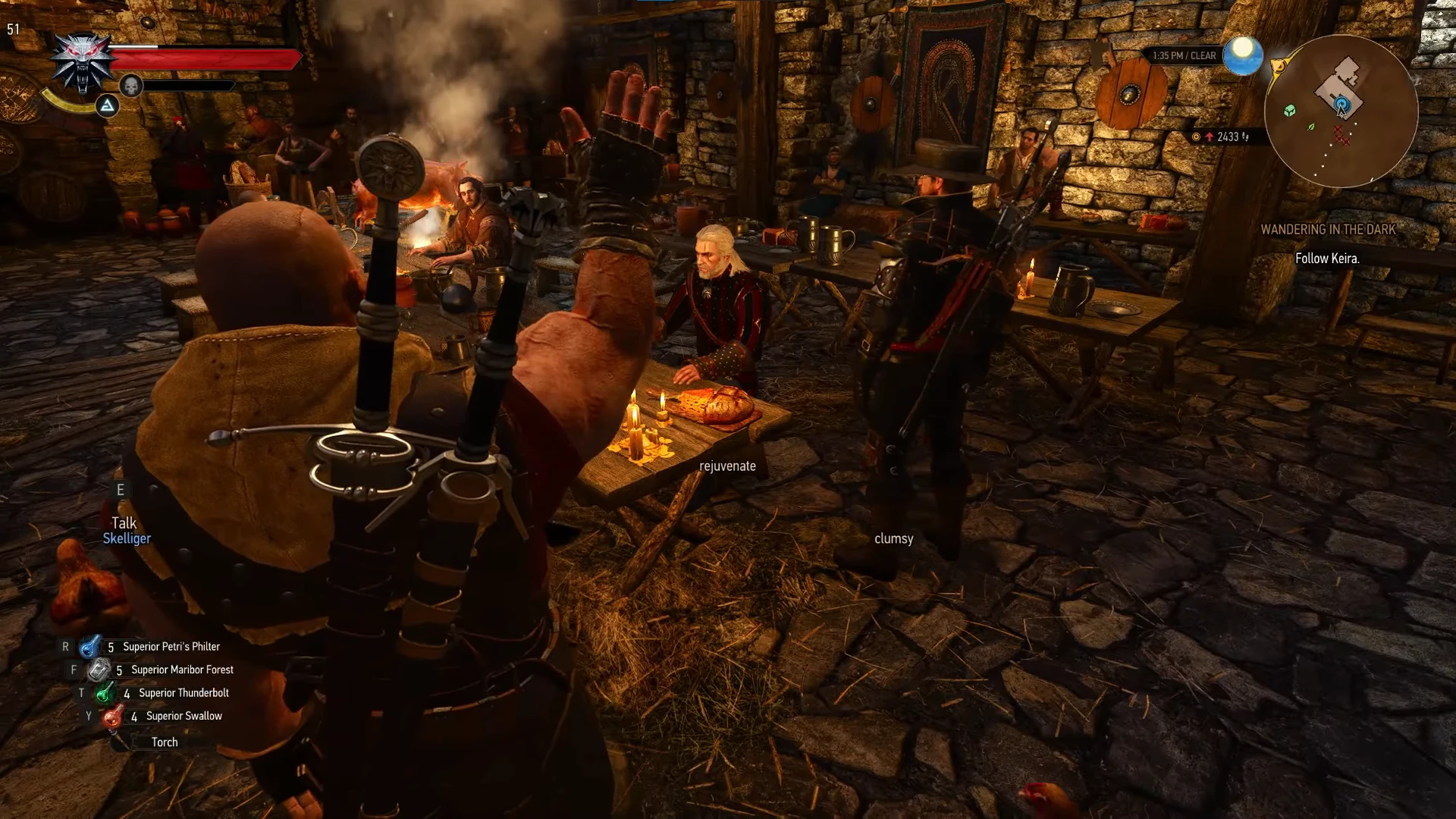Select the chest marker on the minimap

coord(1289,111)
